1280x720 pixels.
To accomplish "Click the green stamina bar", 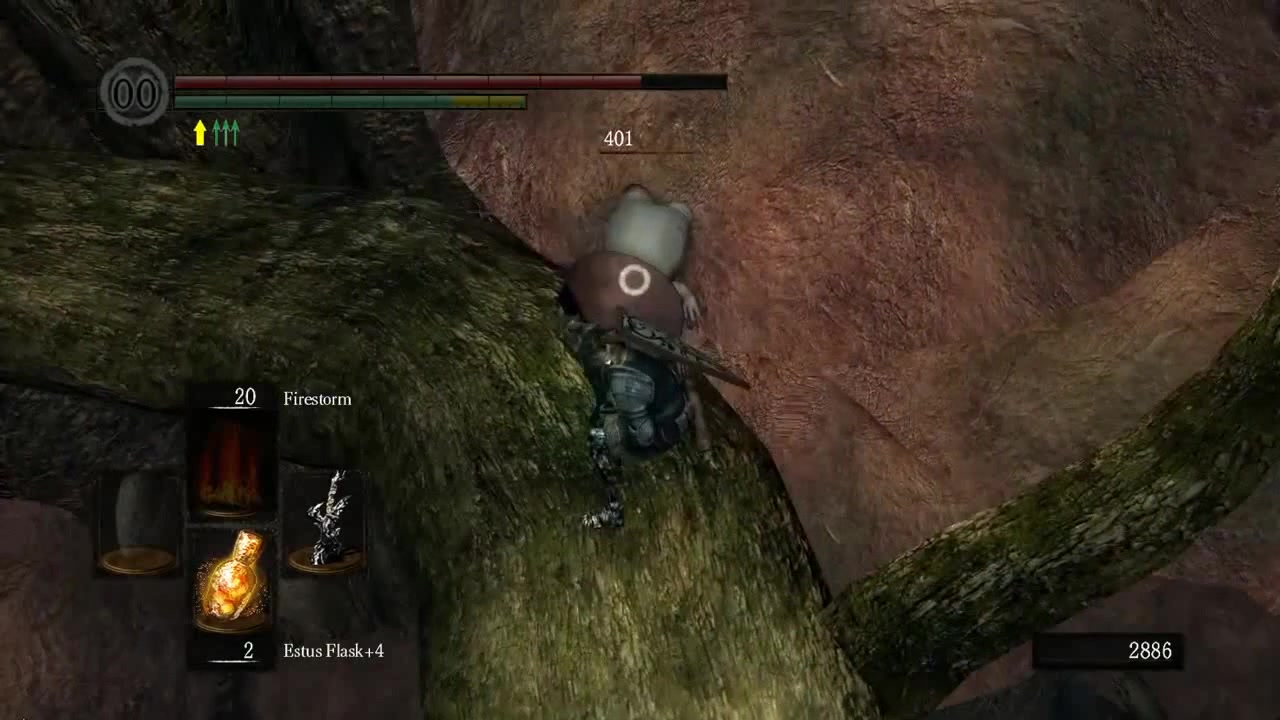I will coord(310,100).
